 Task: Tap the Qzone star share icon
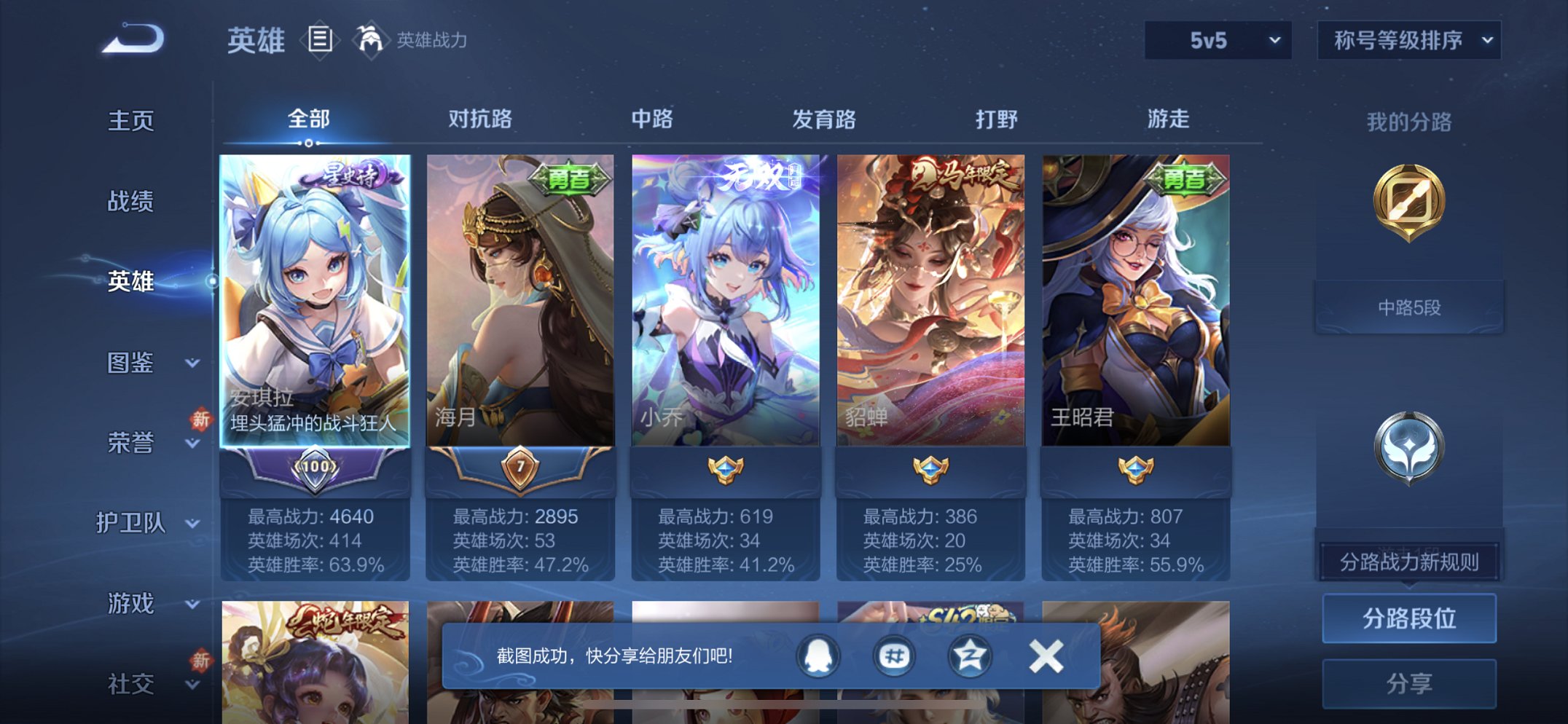[969, 656]
